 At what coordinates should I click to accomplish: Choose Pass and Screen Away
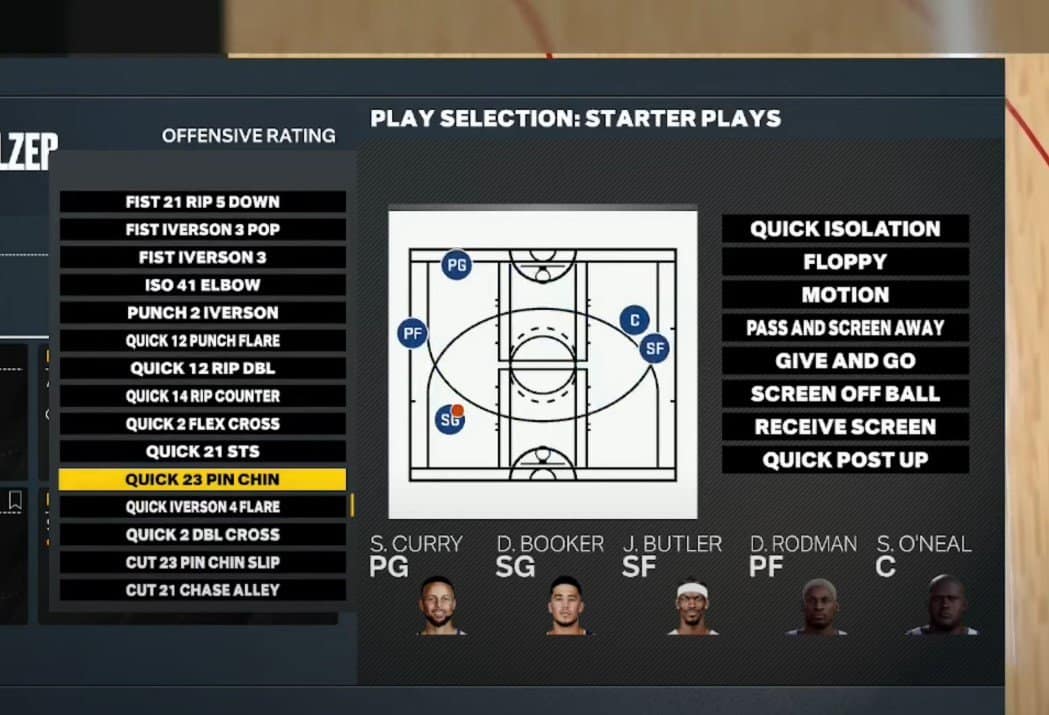(x=845, y=328)
